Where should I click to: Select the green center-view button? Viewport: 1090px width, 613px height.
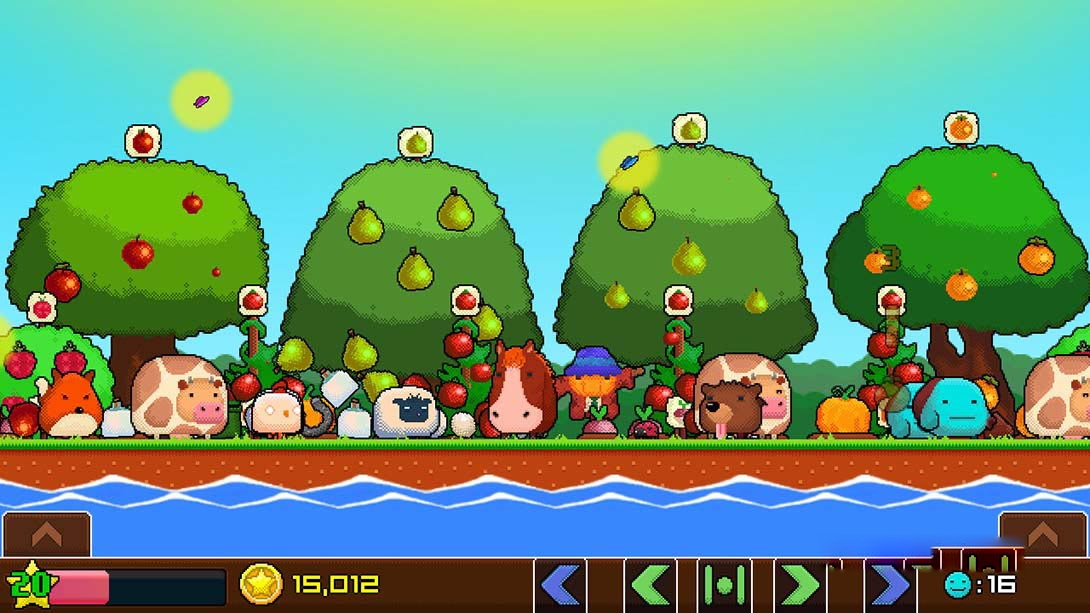coord(723,585)
